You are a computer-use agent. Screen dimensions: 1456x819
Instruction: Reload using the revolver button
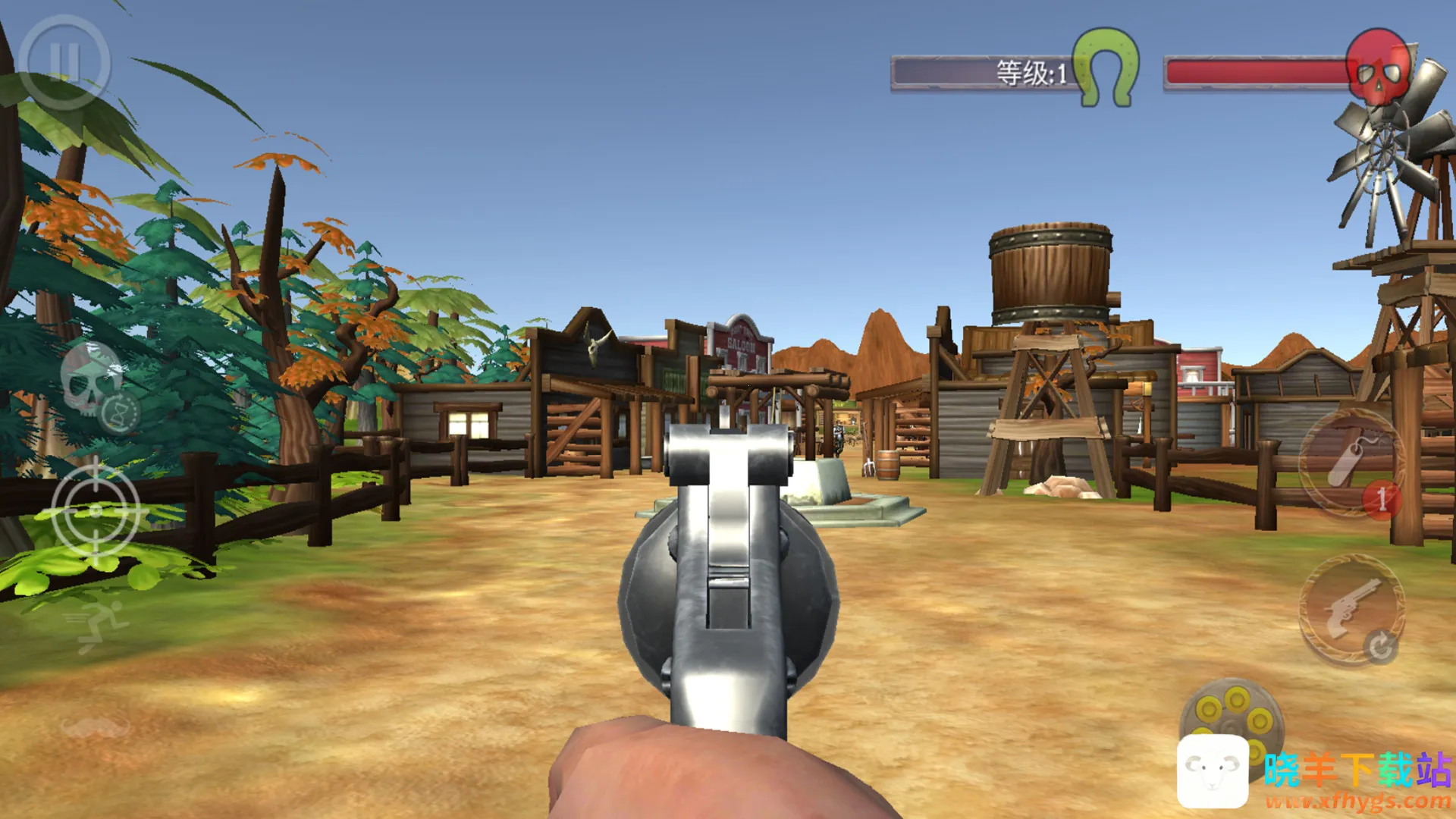1351,610
